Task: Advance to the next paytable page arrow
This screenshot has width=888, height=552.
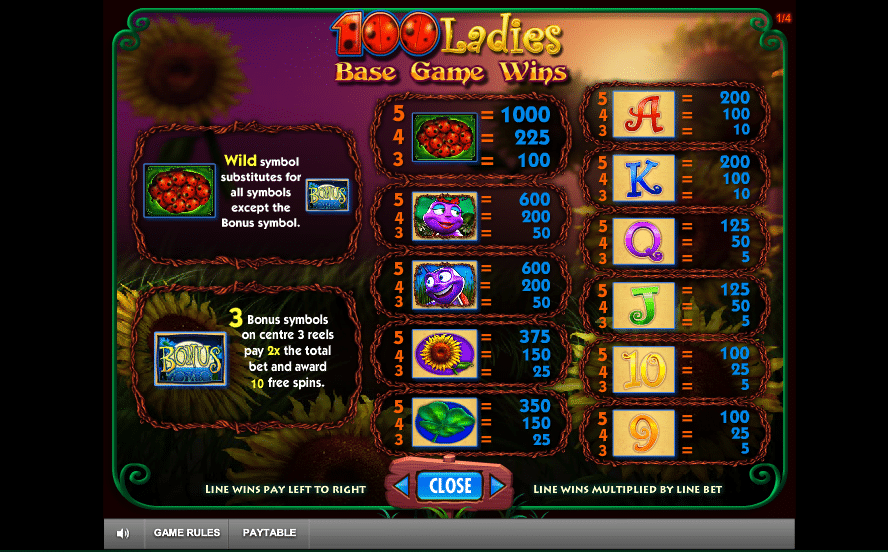Action: 497,487
